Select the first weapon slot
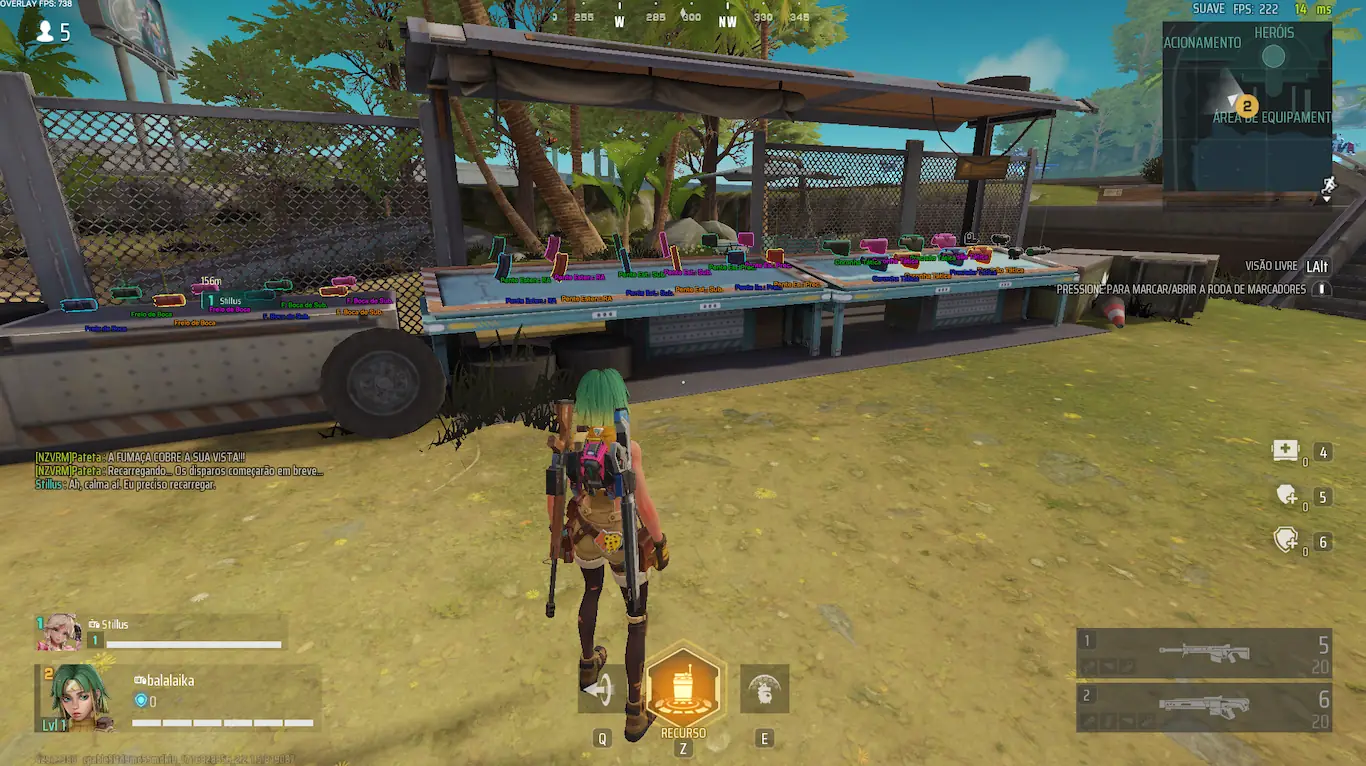The image size is (1366, 766). (1204, 653)
